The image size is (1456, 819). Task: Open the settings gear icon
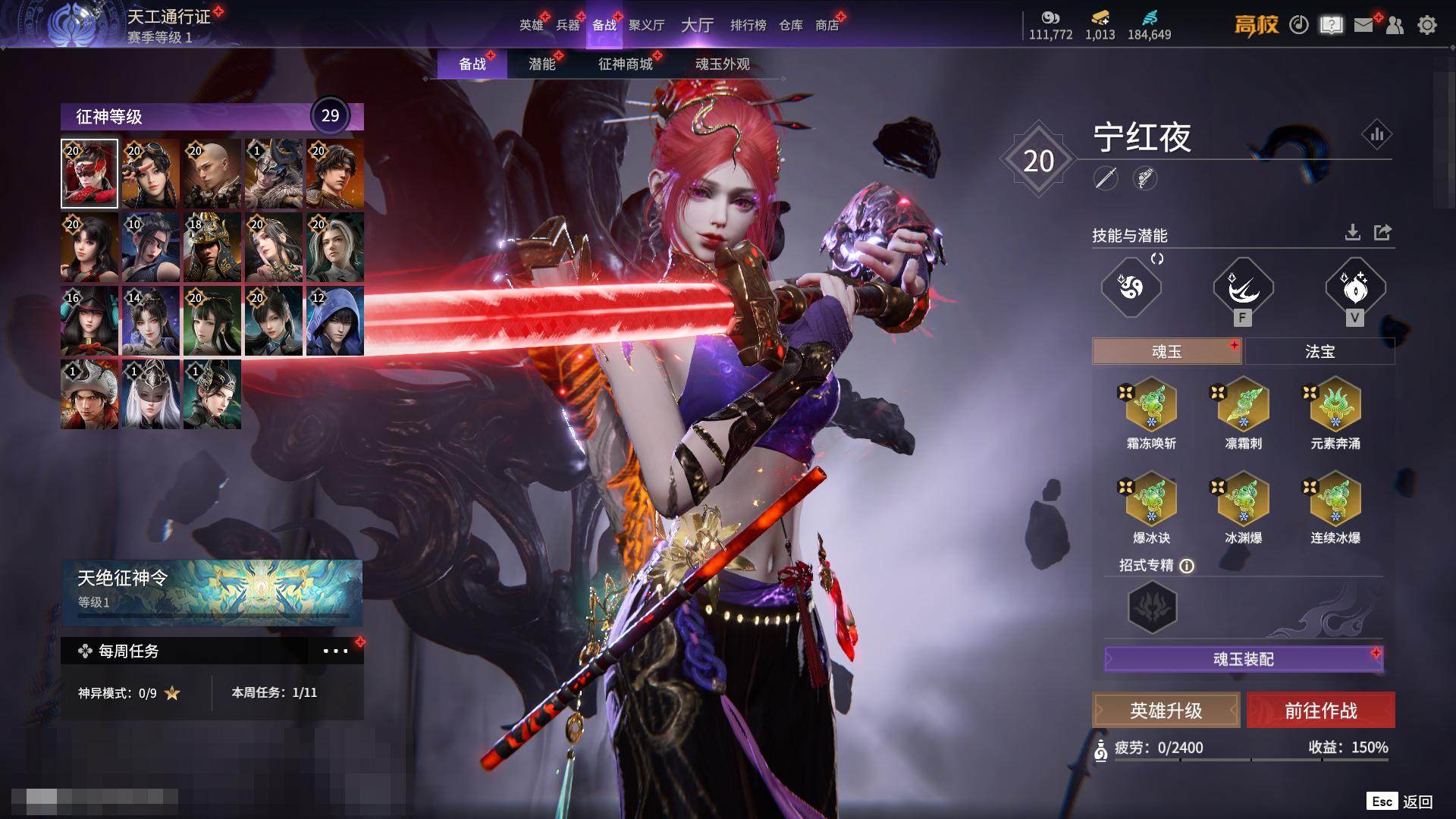(1426, 25)
